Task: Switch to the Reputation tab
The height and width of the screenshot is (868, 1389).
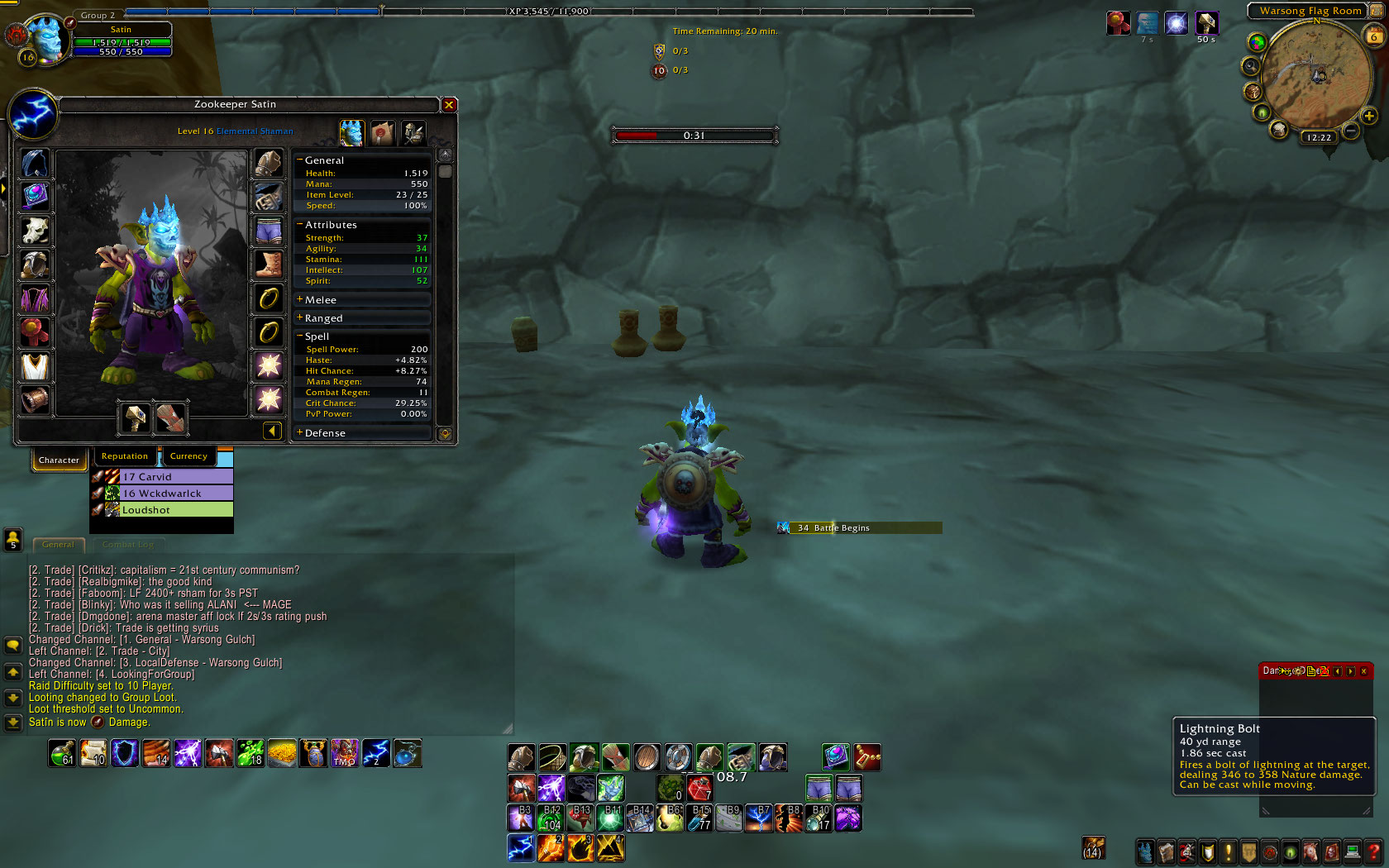Action: 125,456
